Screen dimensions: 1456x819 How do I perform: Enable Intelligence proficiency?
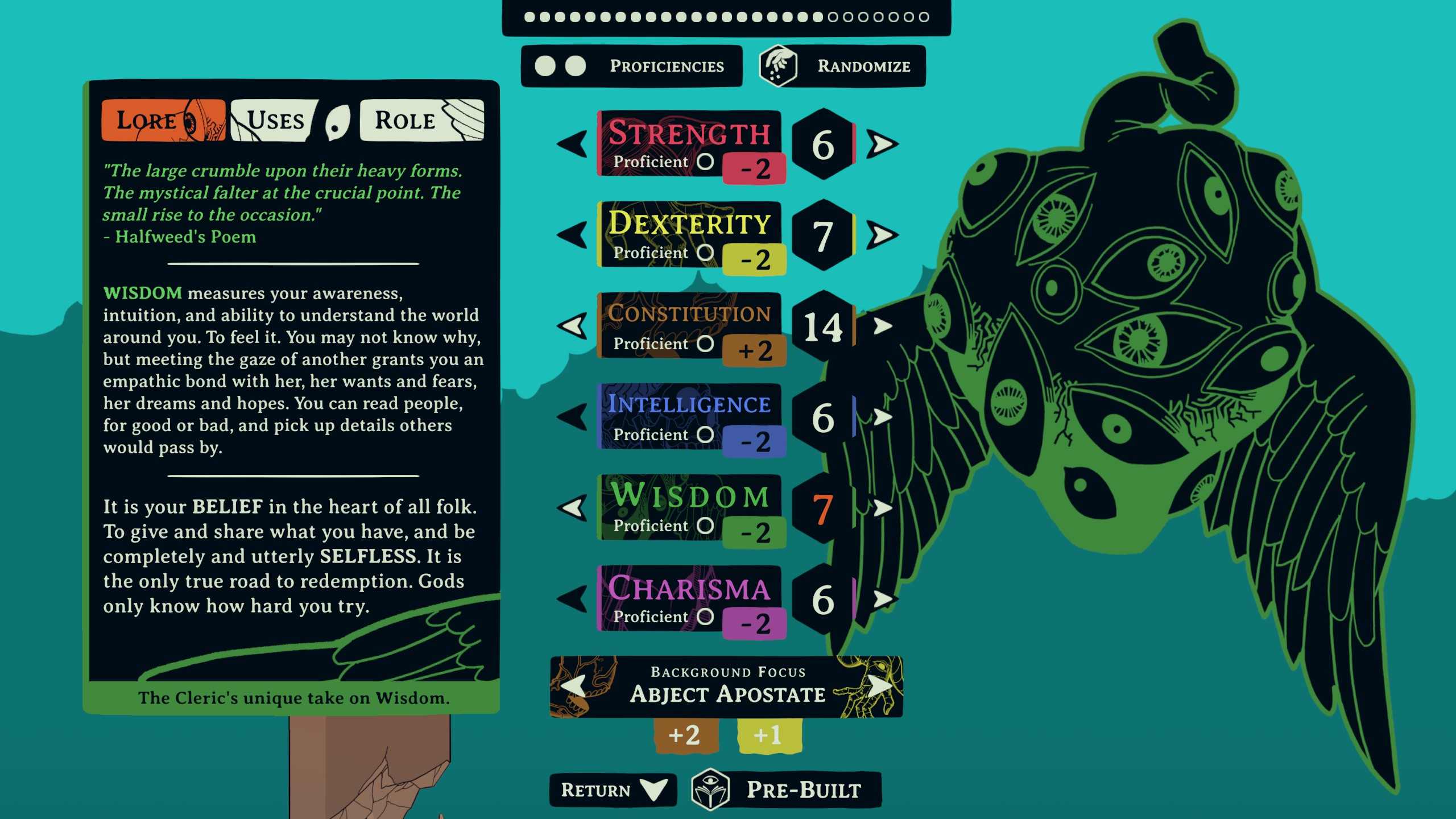coord(705,435)
